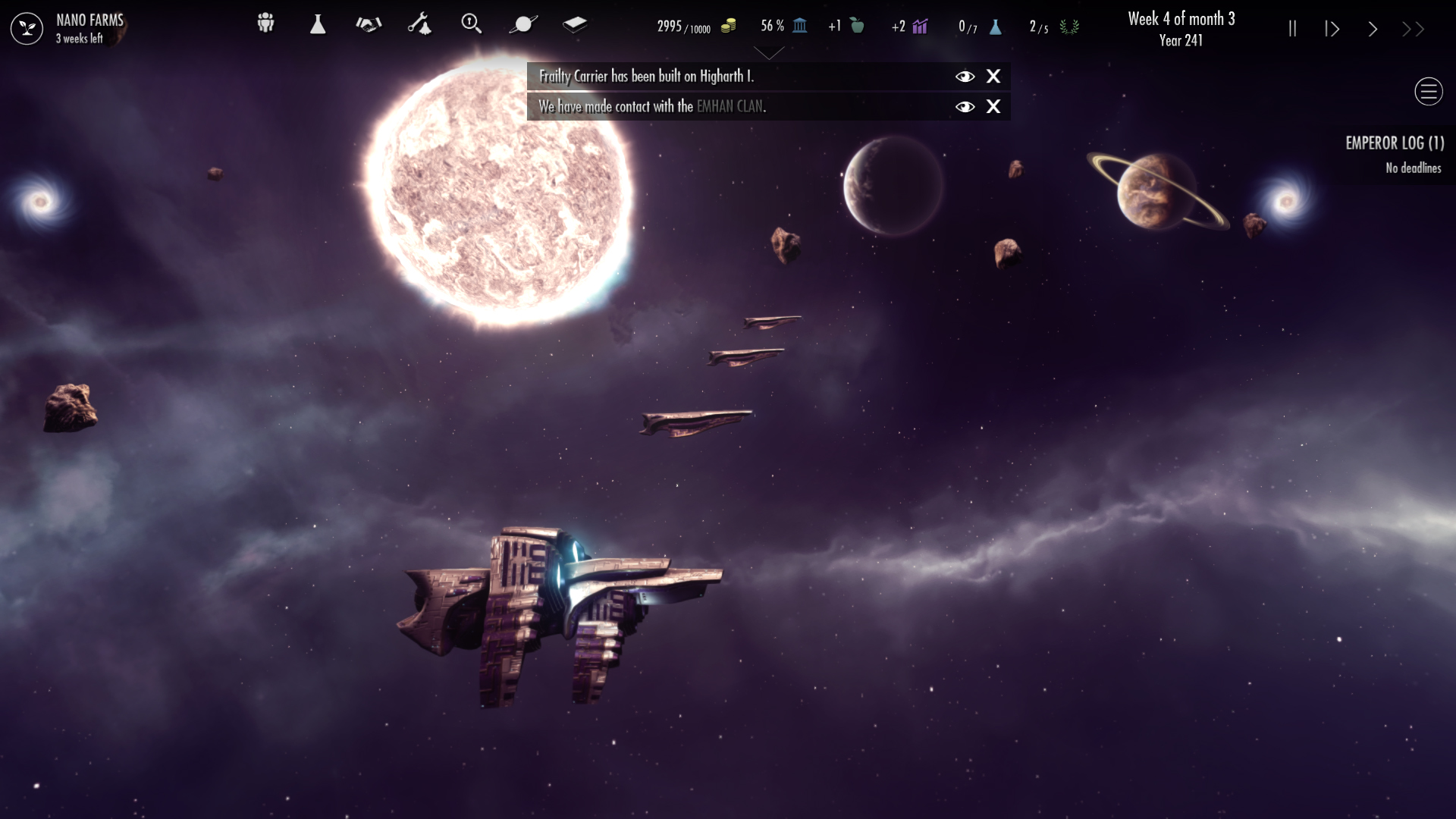Open diplomacy via the handshake icon

point(367,24)
